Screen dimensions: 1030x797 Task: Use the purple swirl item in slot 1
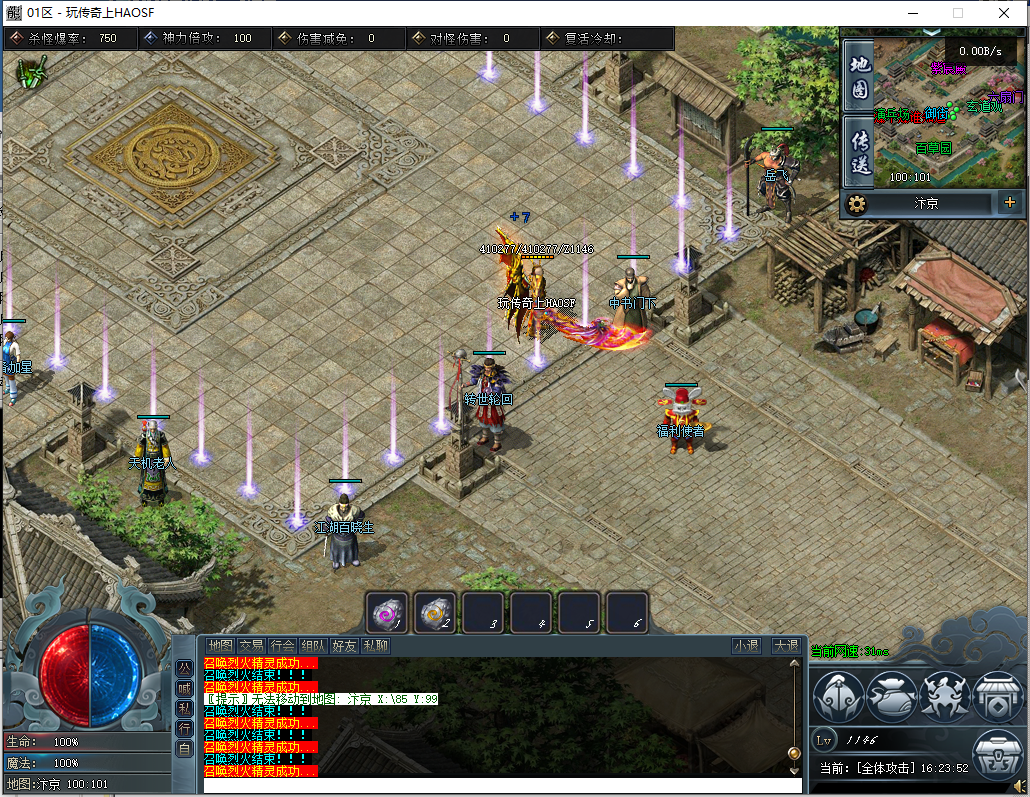[387, 612]
